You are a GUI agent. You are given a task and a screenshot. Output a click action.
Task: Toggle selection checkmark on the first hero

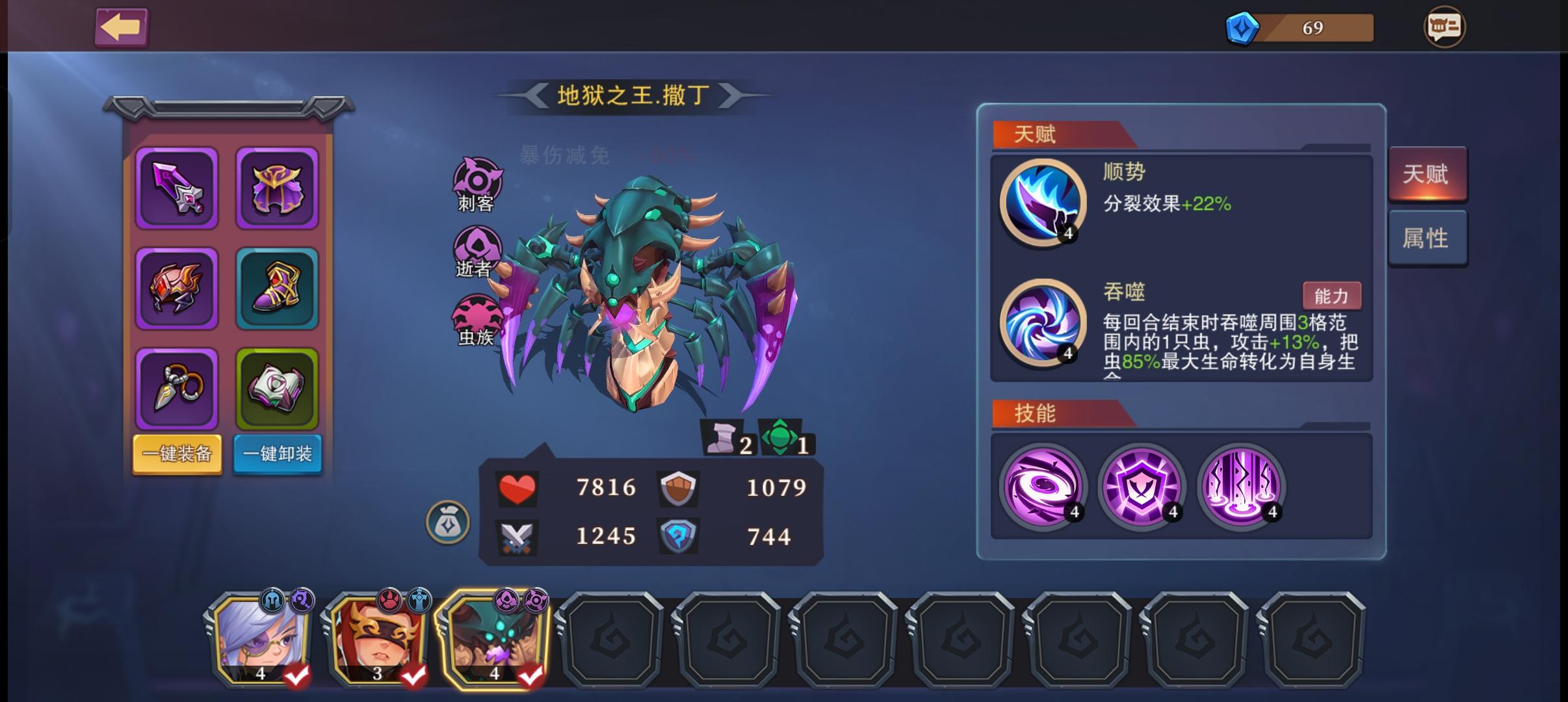296,677
